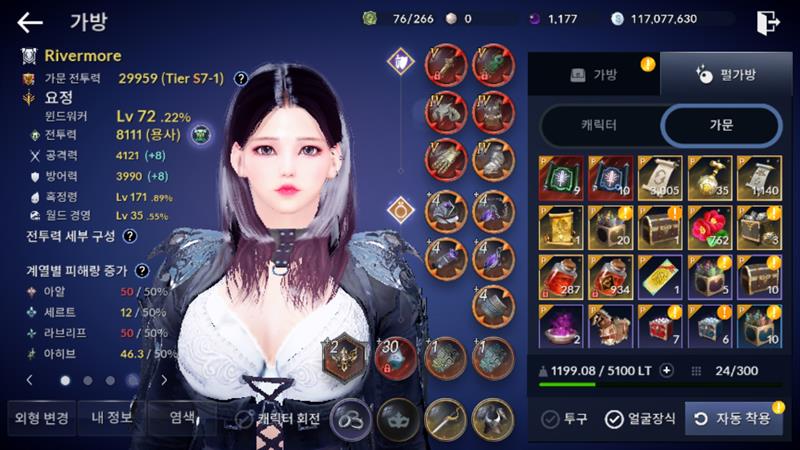Screen dimensions: 800x450
Task: Select the 가문 filter button
Action: tap(720, 125)
